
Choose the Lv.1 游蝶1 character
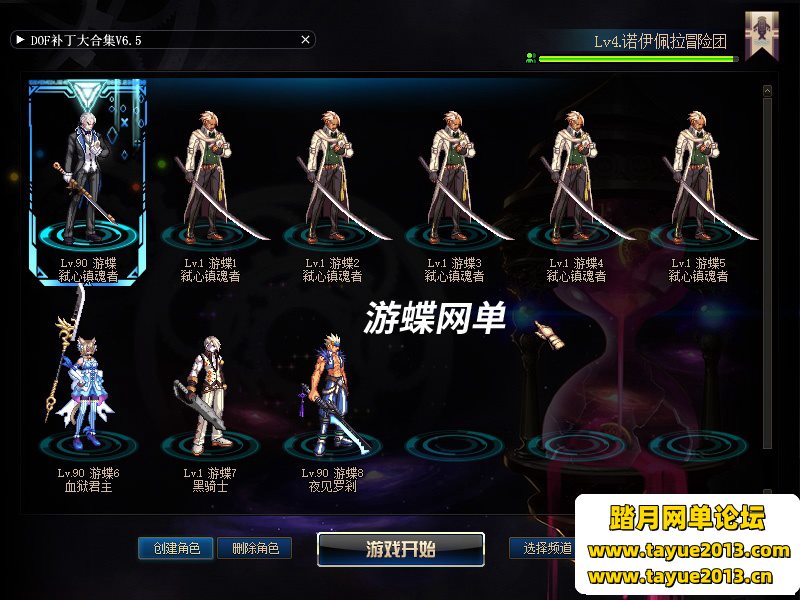[x=212, y=180]
